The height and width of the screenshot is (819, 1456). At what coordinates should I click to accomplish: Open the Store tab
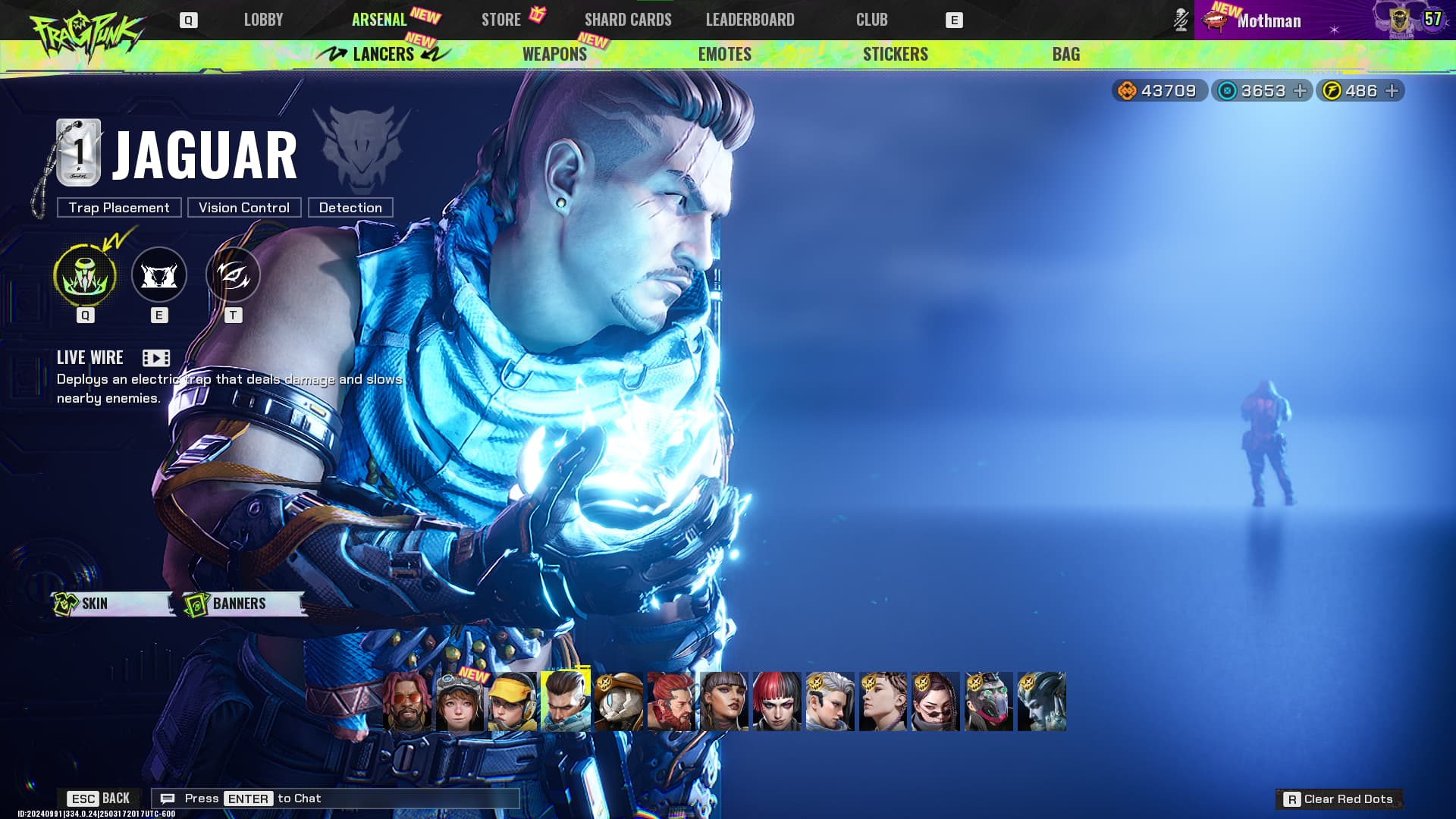point(501,20)
